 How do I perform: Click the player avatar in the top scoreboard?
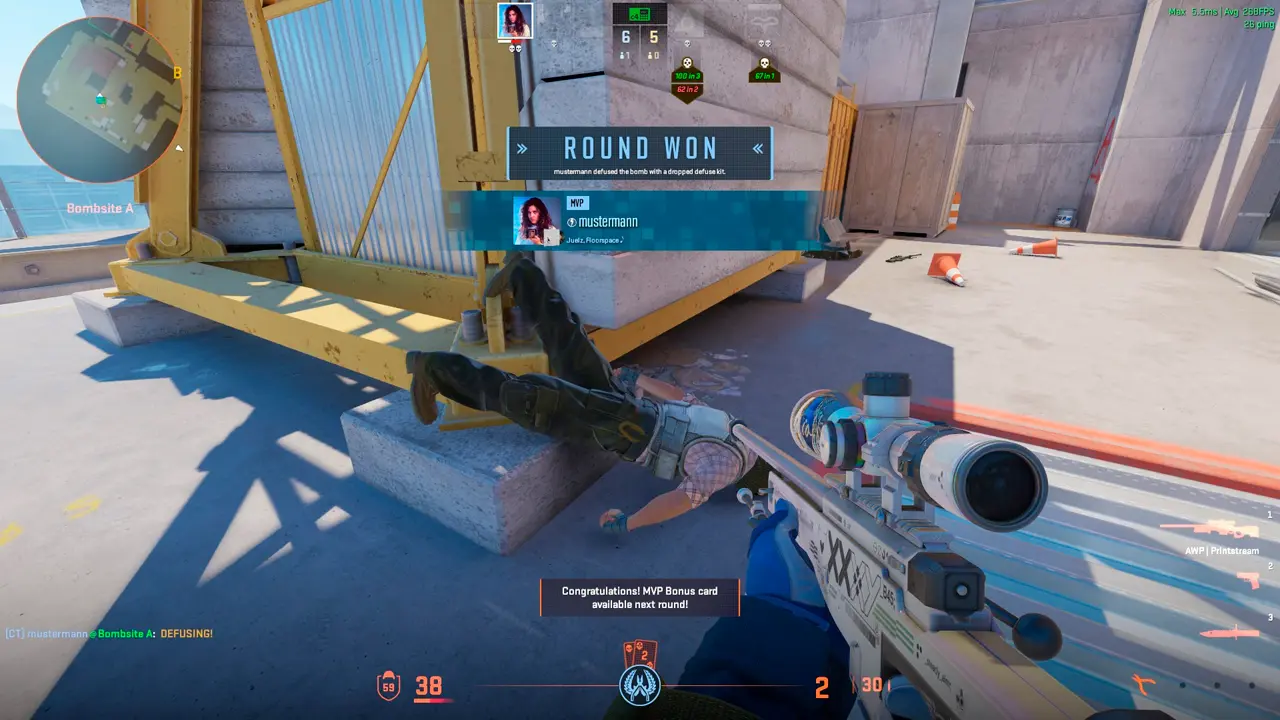[515, 21]
